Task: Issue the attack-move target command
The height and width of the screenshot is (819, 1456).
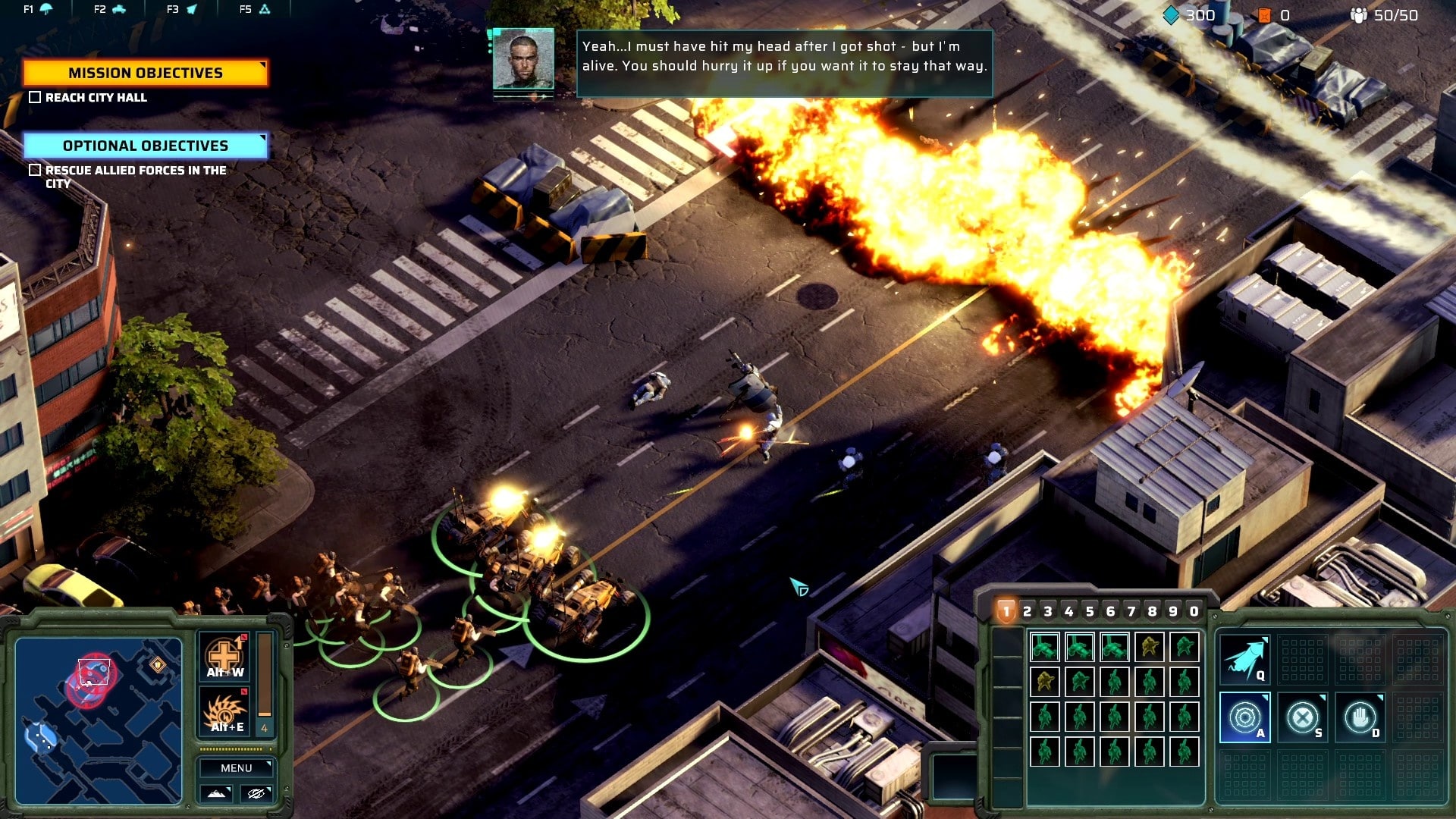Action: click(1244, 717)
